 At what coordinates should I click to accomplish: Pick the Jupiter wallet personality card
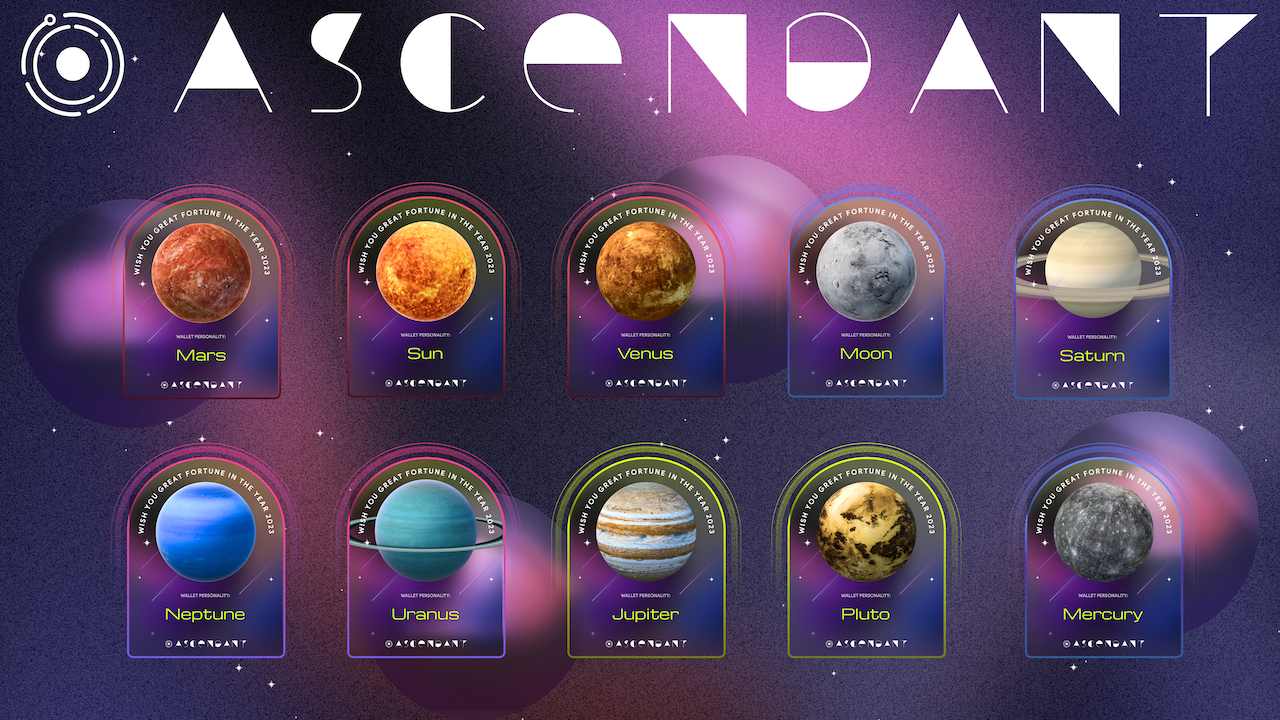[645, 560]
